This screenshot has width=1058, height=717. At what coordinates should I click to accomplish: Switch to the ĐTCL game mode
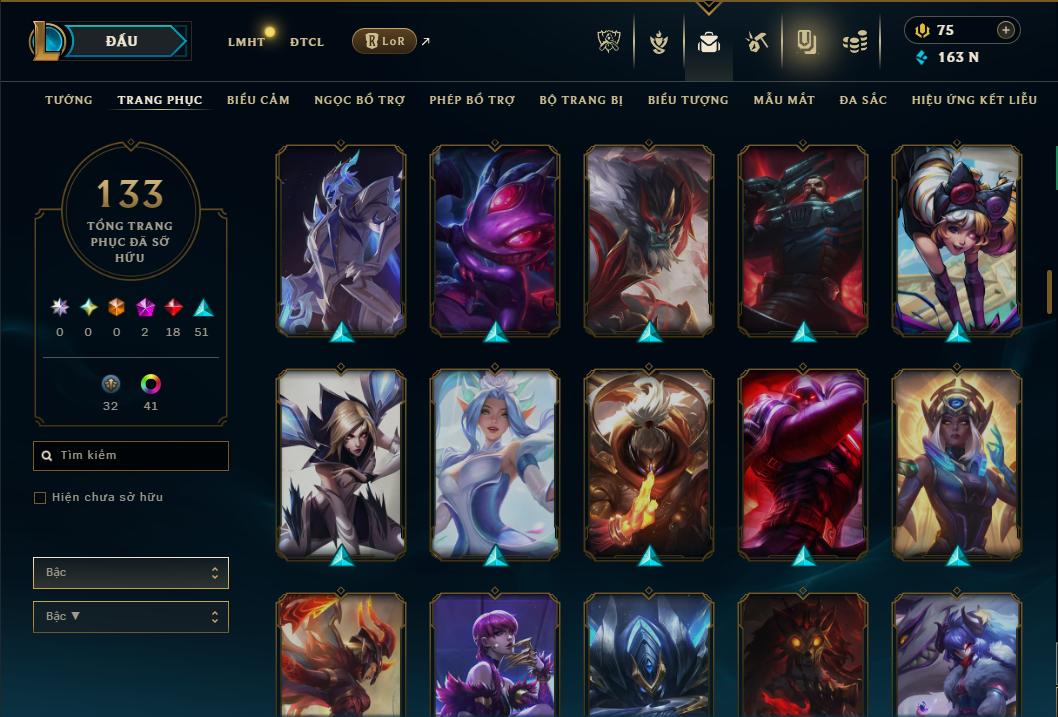(x=306, y=42)
